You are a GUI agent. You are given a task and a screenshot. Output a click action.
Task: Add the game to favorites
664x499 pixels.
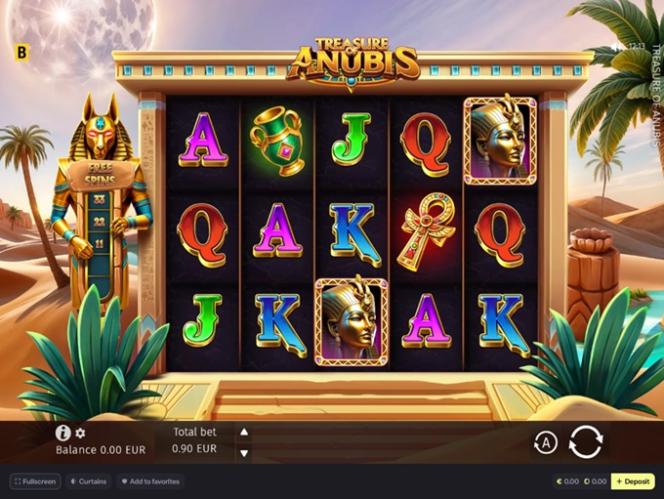[152, 481]
